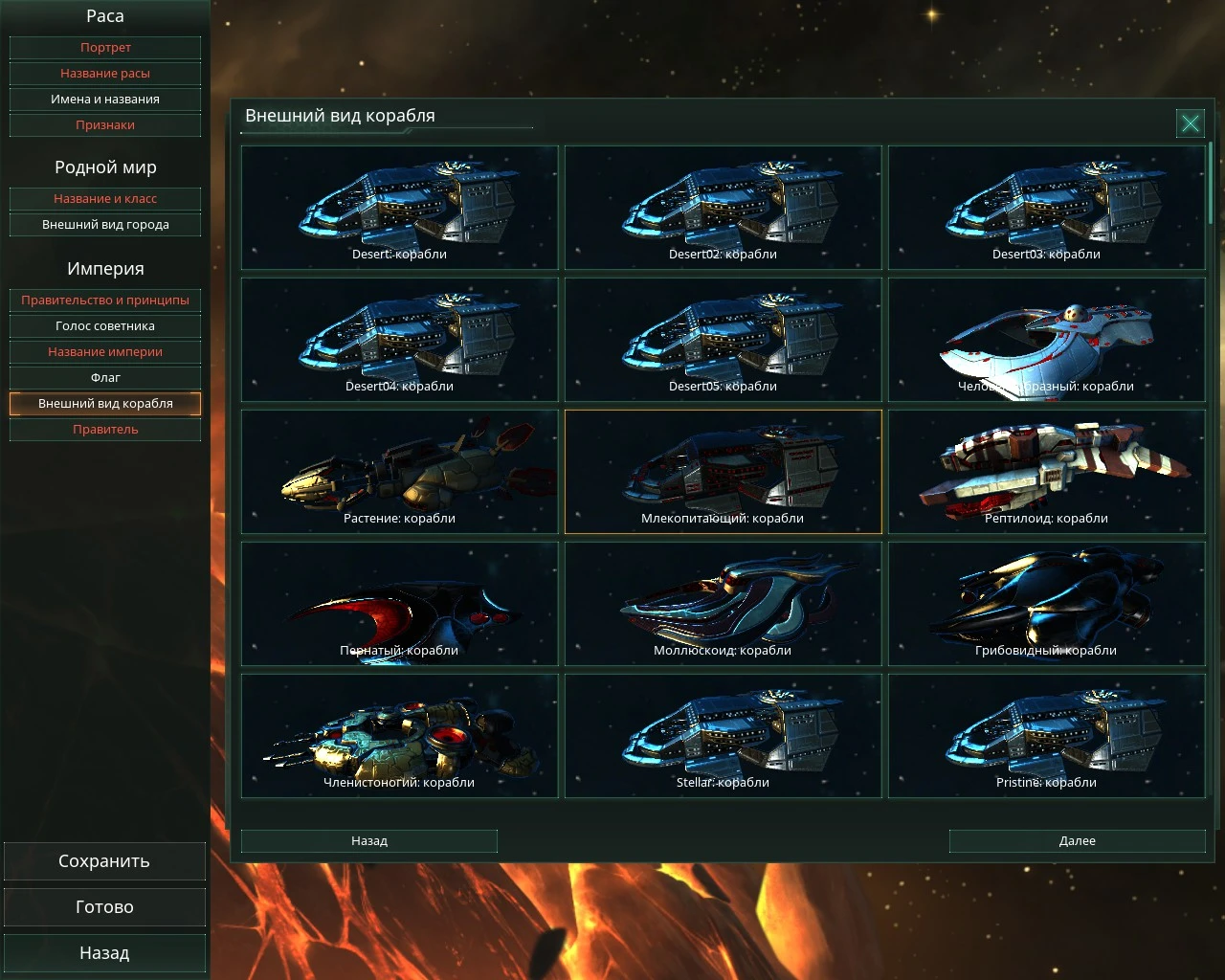Select the Членистоногий ship appearance
This screenshot has width=1225, height=980.
399,735
